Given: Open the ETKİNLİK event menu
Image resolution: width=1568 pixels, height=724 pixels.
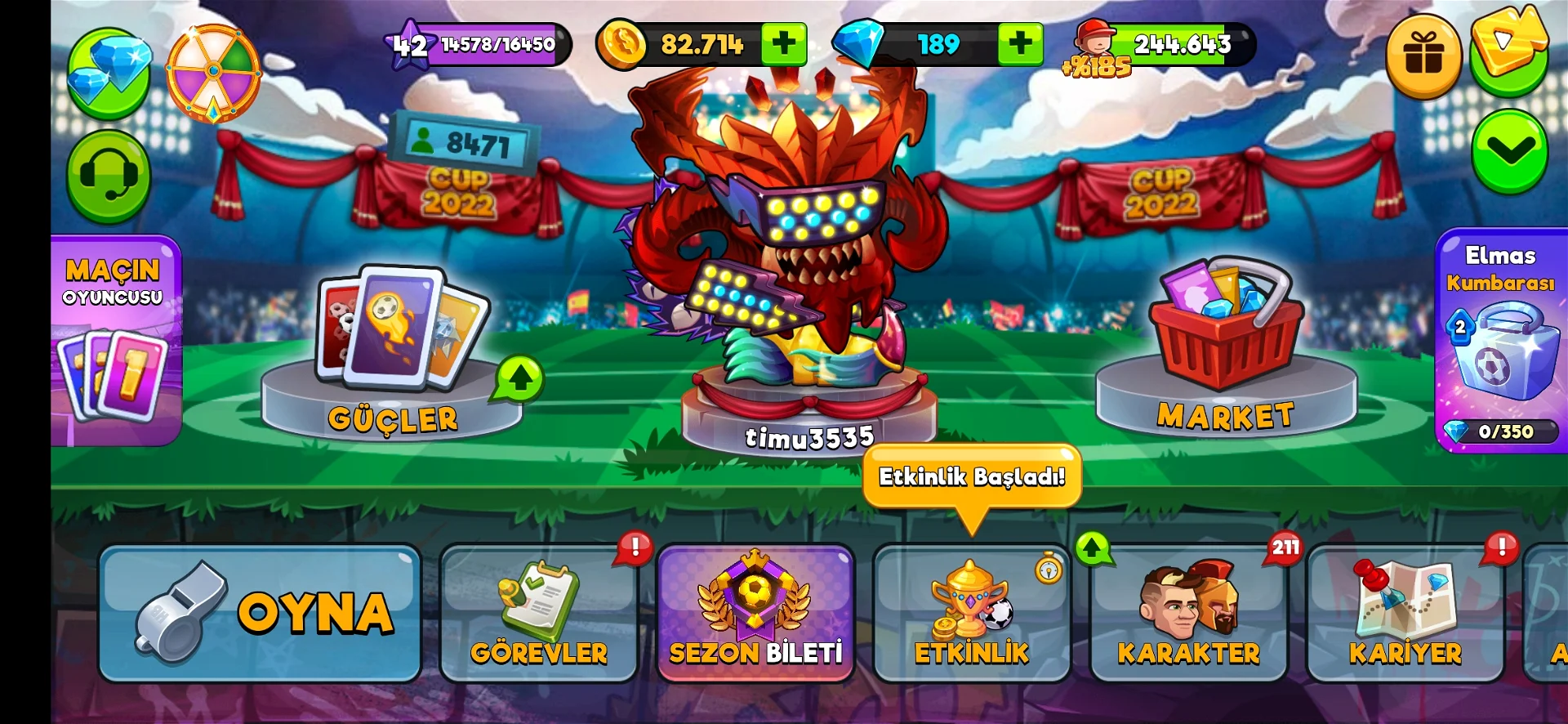Looking at the screenshot, I should (972, 614).
